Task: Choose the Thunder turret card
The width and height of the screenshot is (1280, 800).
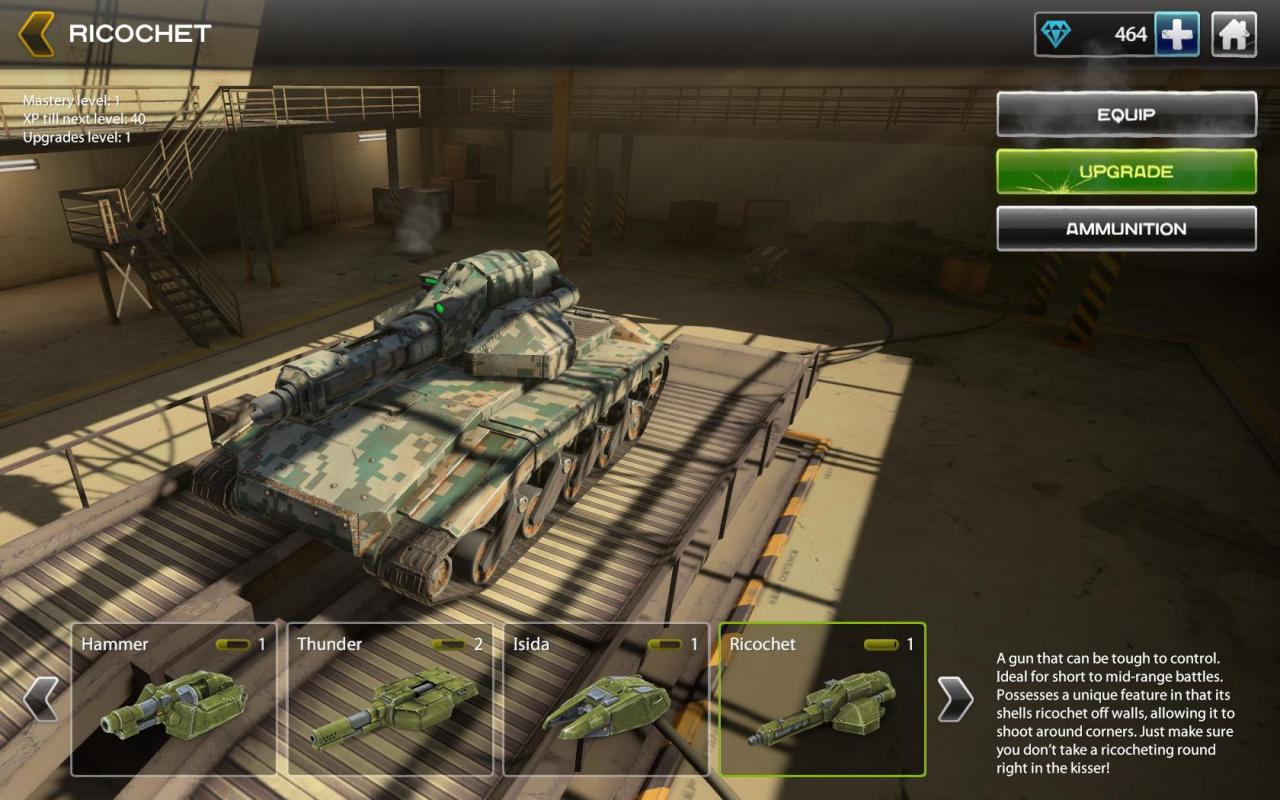Action: (x=390, y=699)
